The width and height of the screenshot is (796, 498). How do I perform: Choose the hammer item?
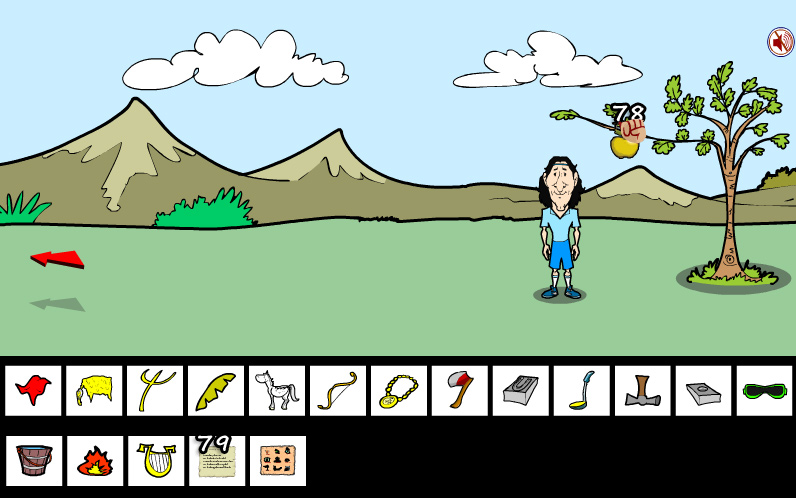643,390
